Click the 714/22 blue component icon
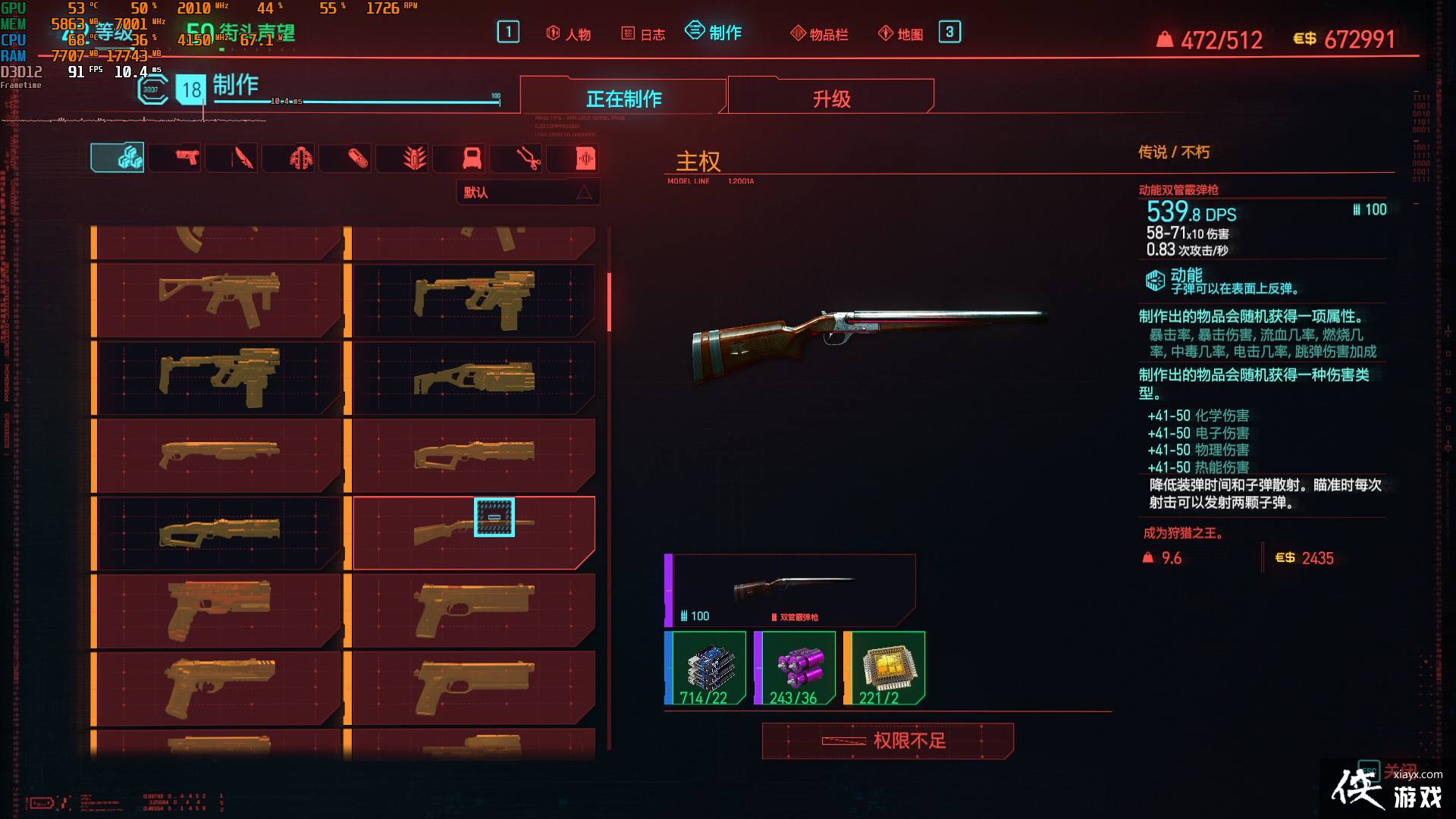 (x=704, y=667)
